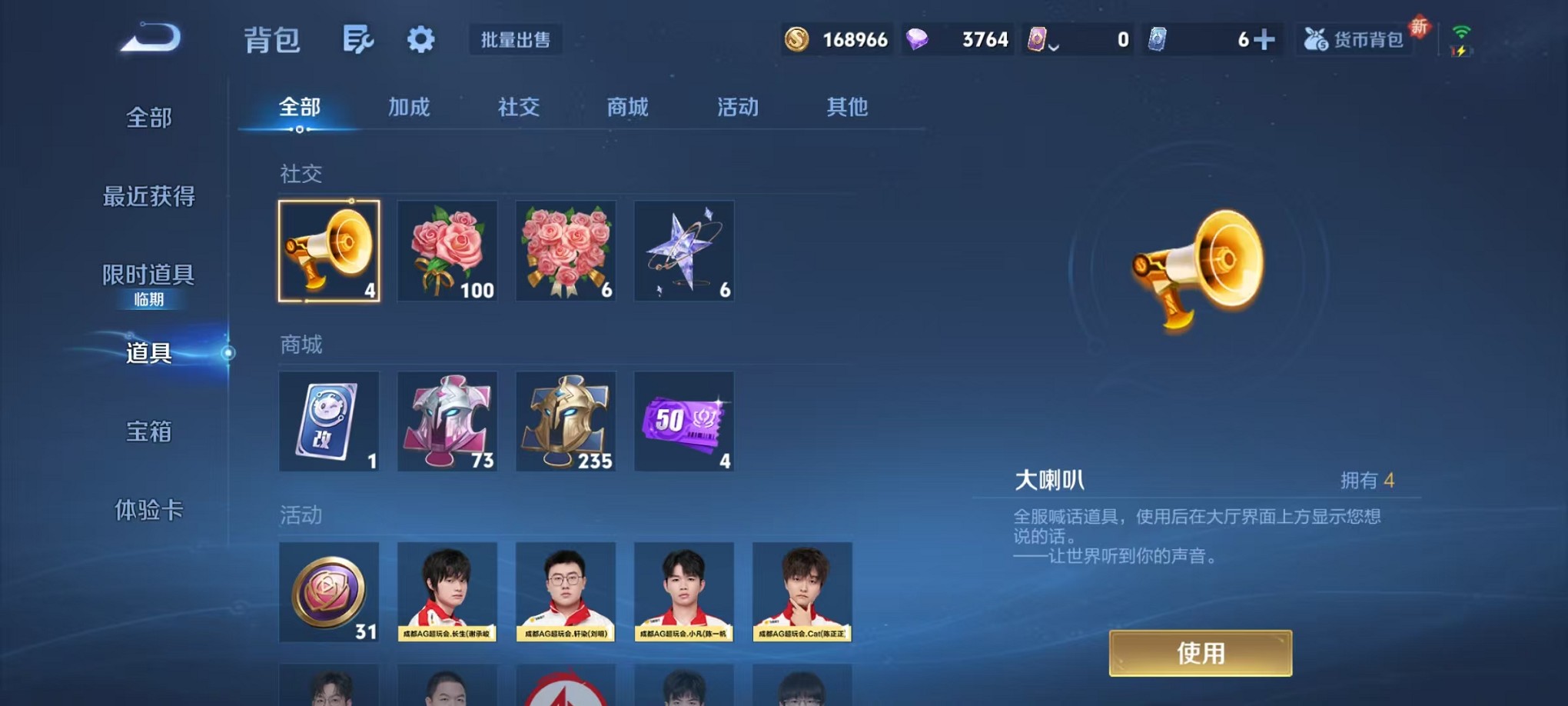Click the star fragment item icon
This screenshot has width=1568, height=706.
[683, 251]
